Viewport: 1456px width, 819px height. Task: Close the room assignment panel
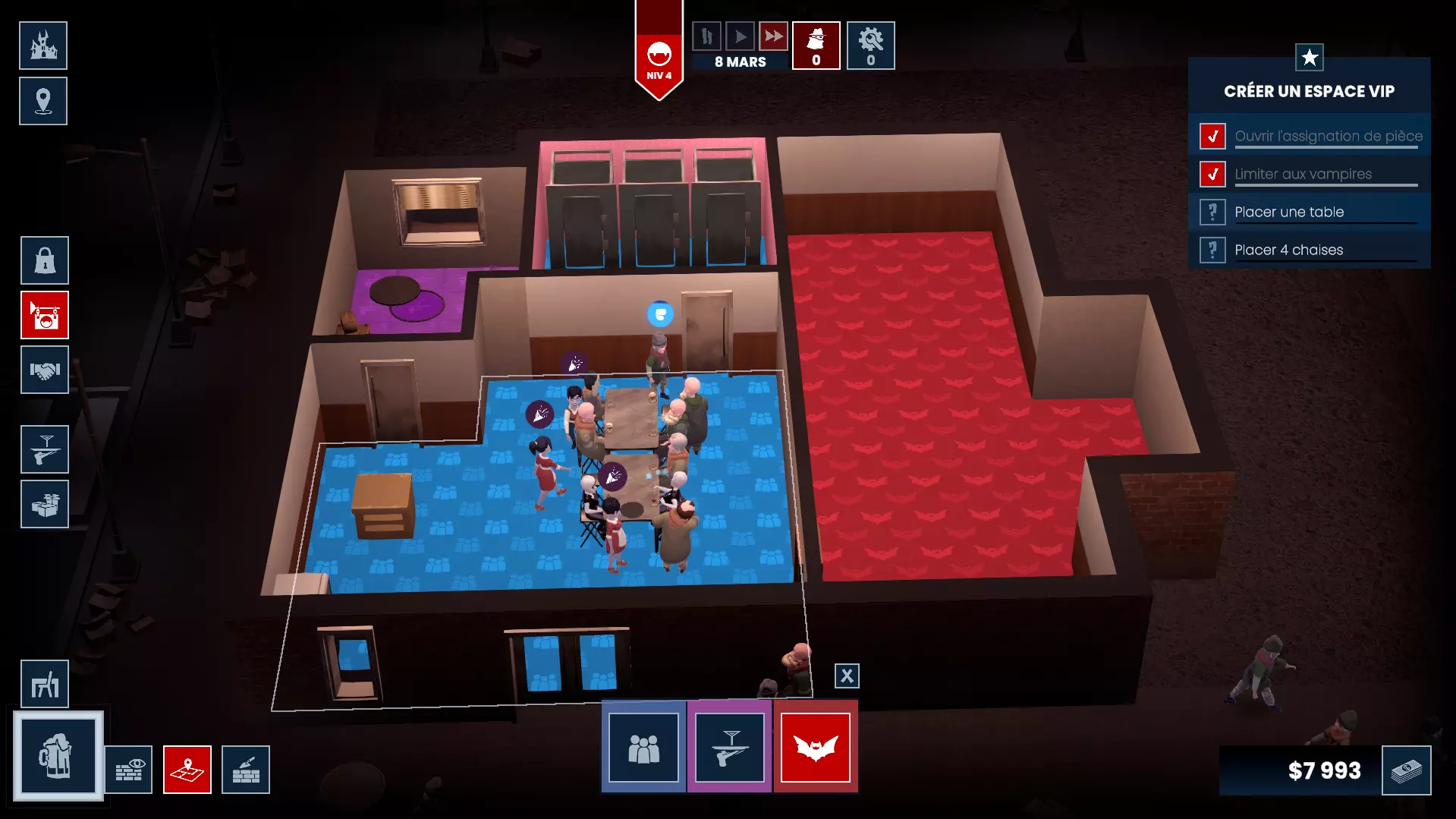(847, 676)
